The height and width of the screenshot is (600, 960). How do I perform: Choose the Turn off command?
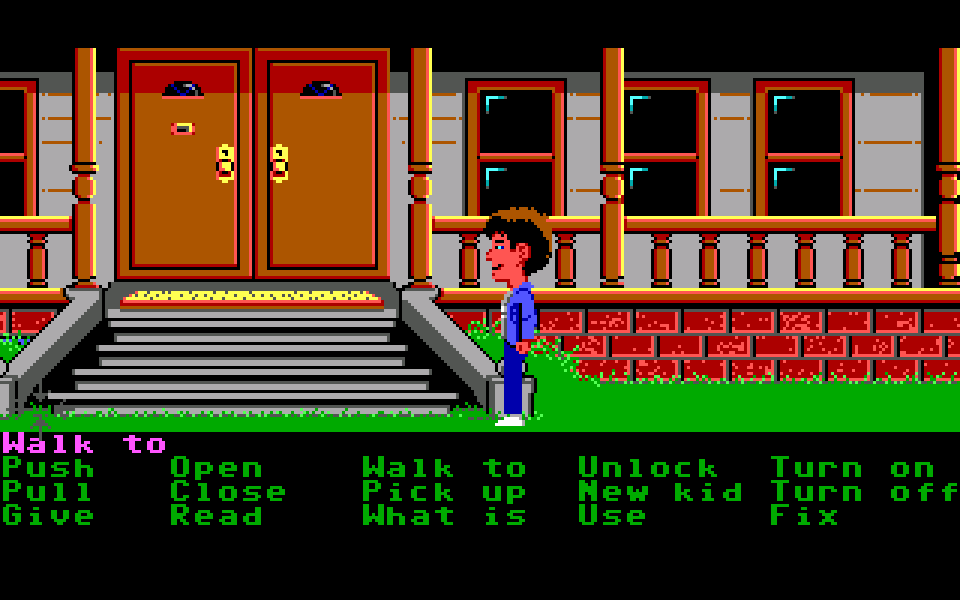tap(864, 492)
